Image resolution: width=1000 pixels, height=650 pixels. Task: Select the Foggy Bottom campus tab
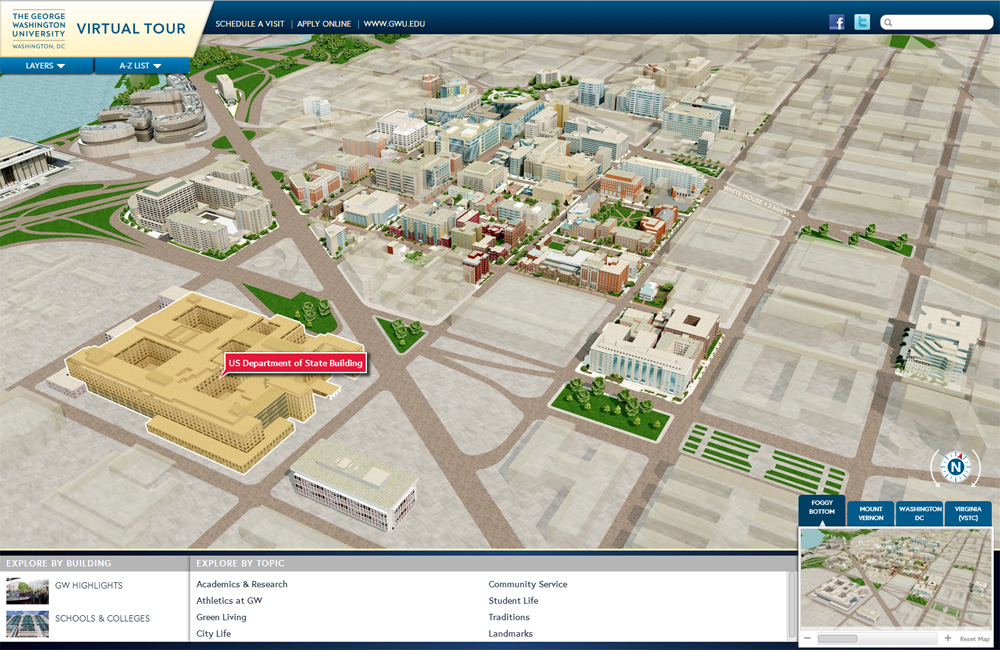click(822, 509)
